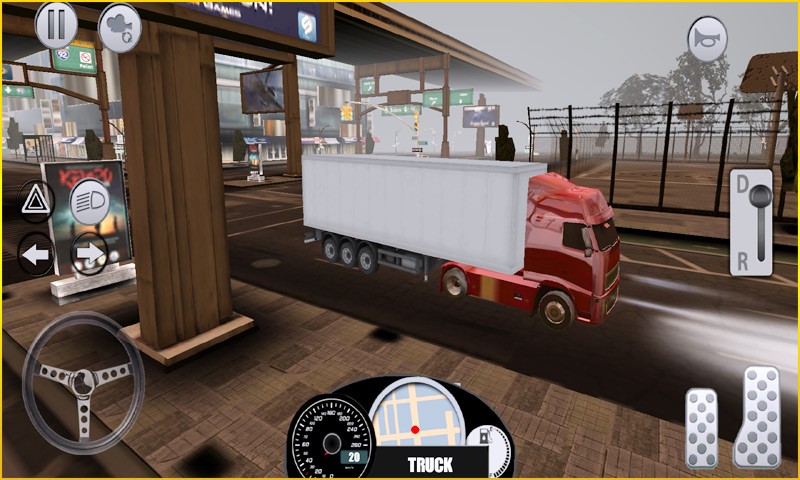Click the steering wheel control

coord(83,381)
